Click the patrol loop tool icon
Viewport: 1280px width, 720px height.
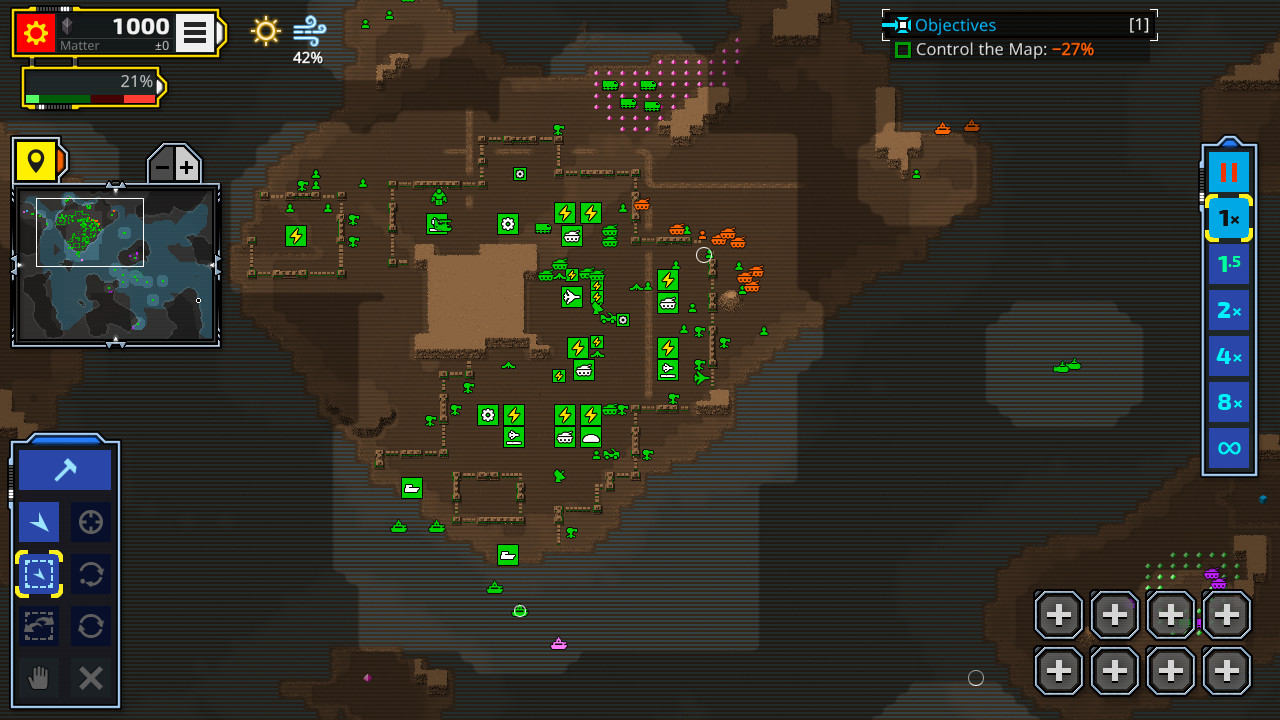(x=91, y=574)
